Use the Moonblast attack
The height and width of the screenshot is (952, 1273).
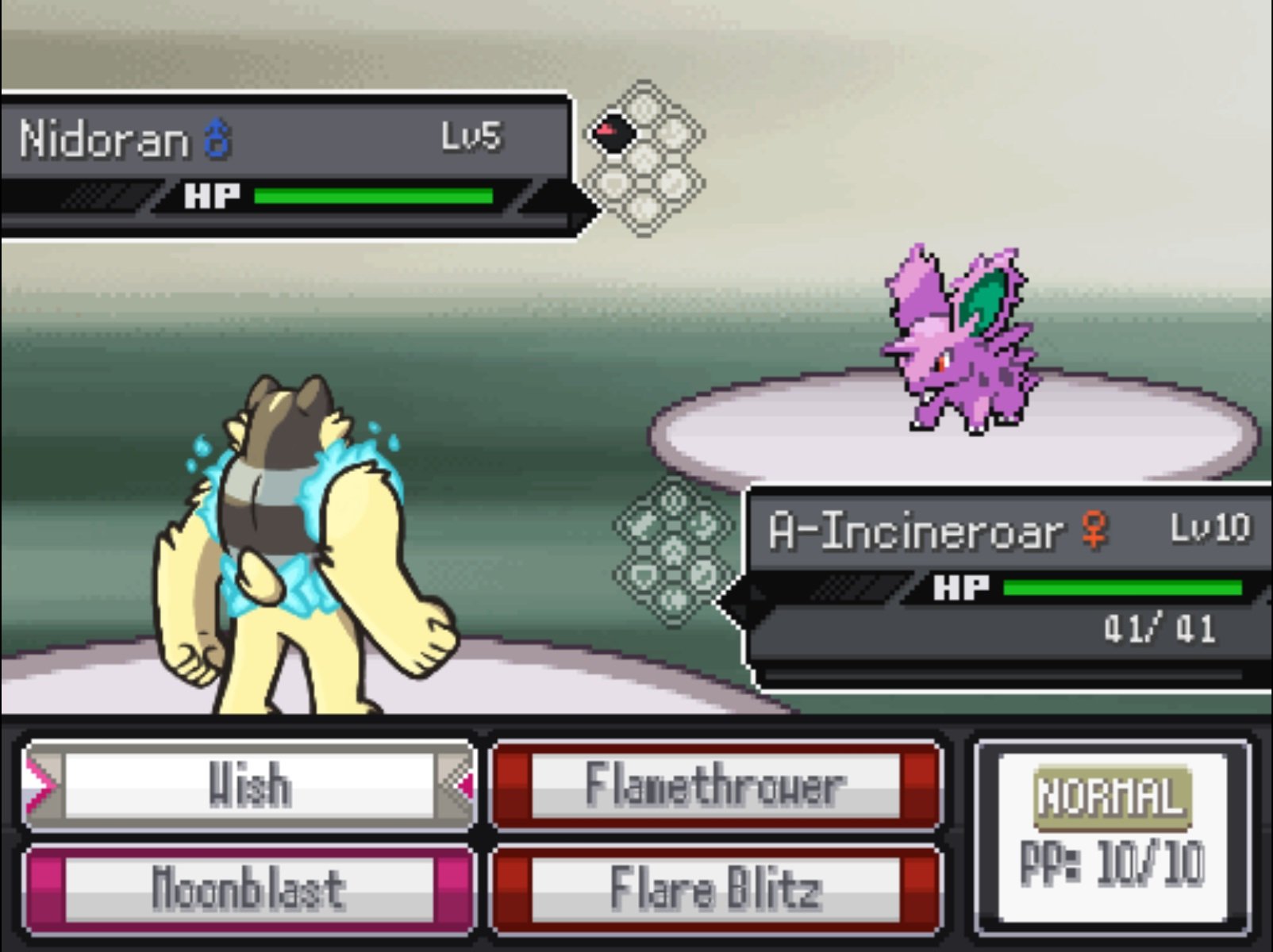click(249, 889)
